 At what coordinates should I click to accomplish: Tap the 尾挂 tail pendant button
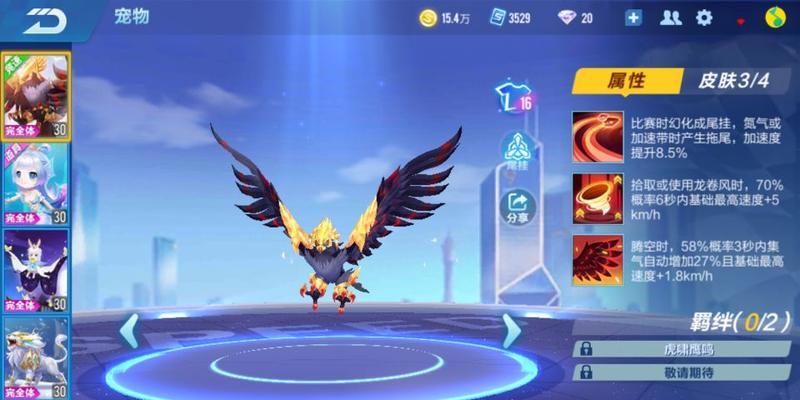pyautogui.click(x=518, y=151)
